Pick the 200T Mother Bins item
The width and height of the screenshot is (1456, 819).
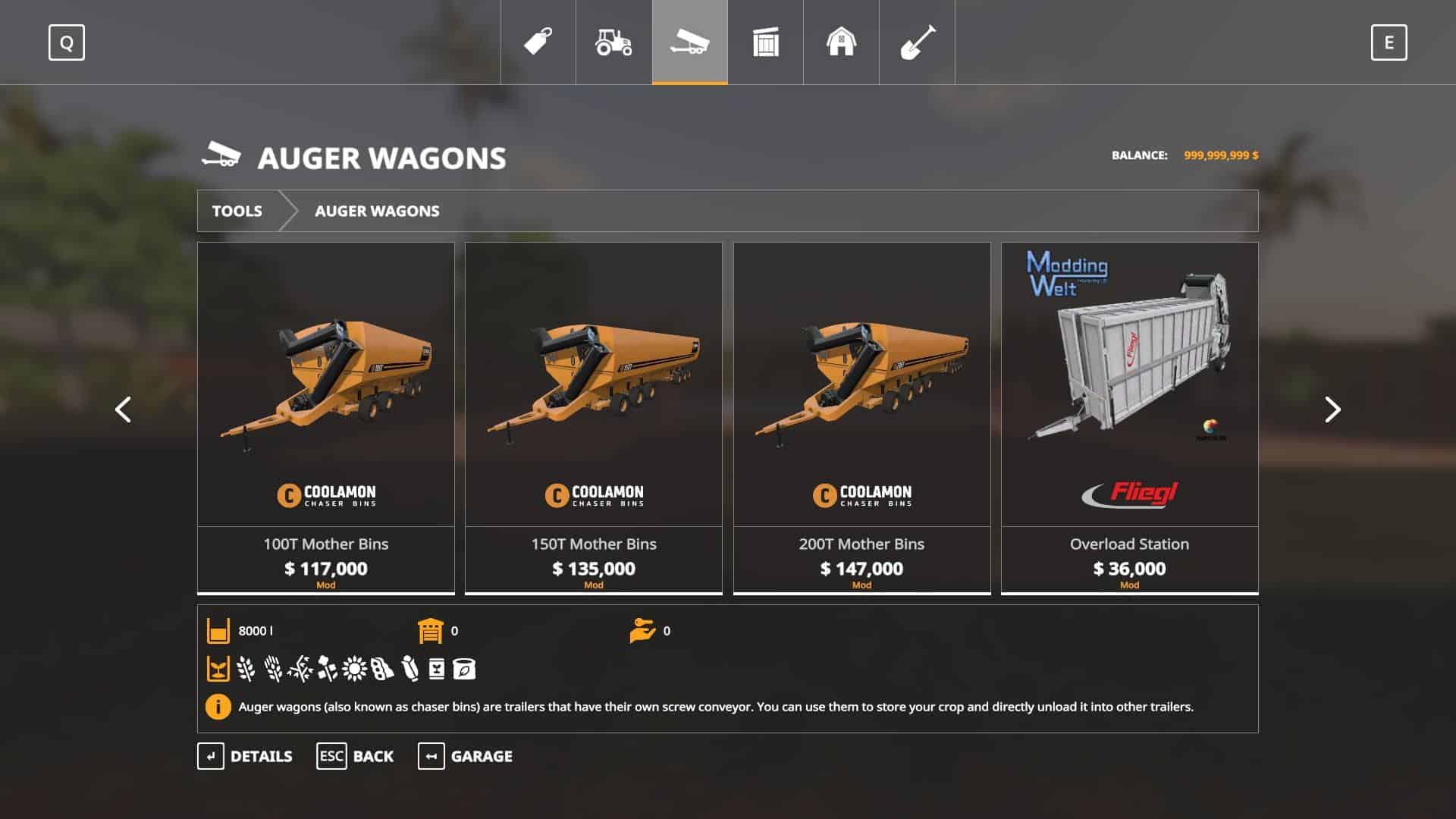click(x=861, y=417)
